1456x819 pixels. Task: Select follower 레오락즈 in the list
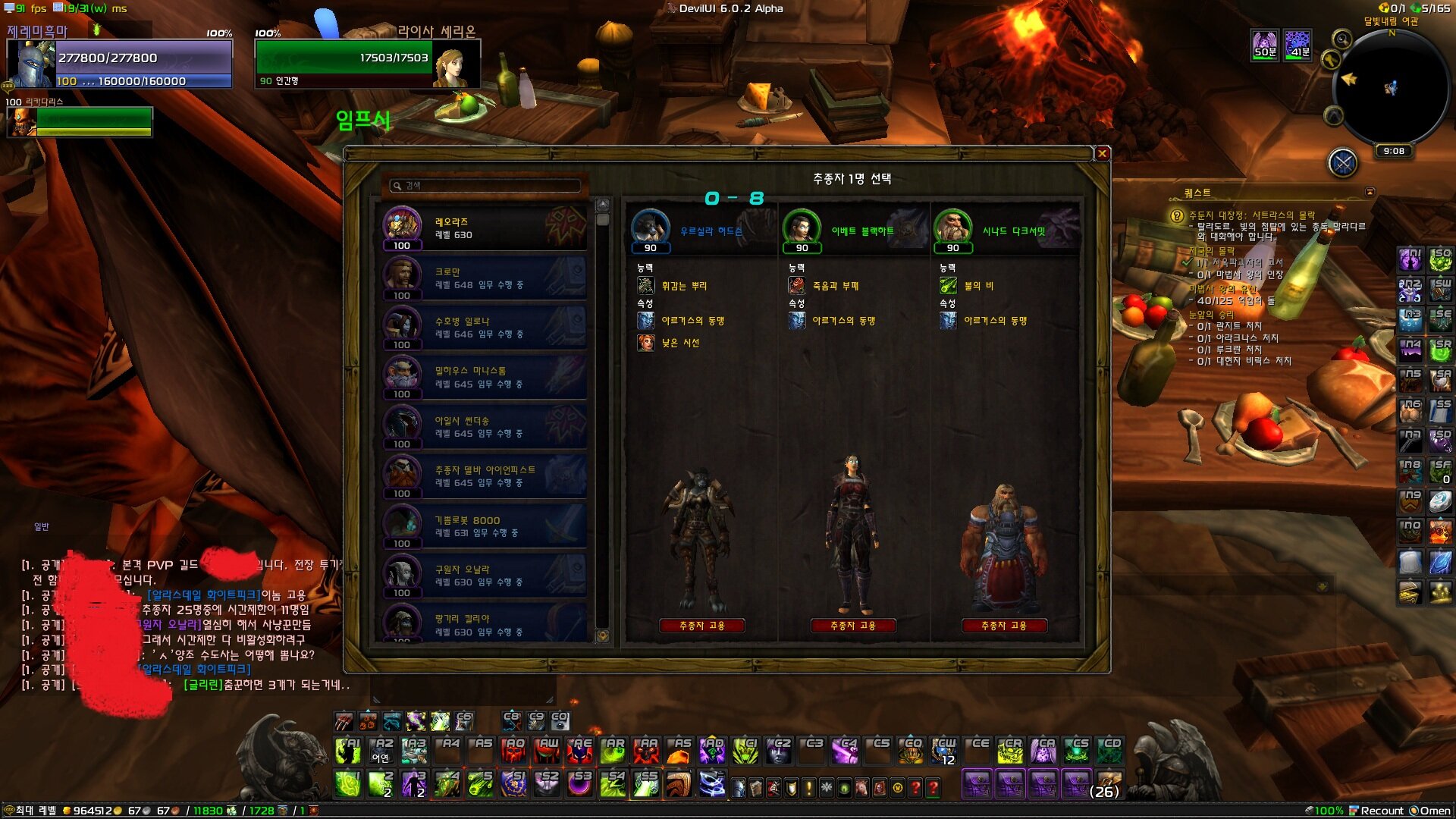[485, 228]
